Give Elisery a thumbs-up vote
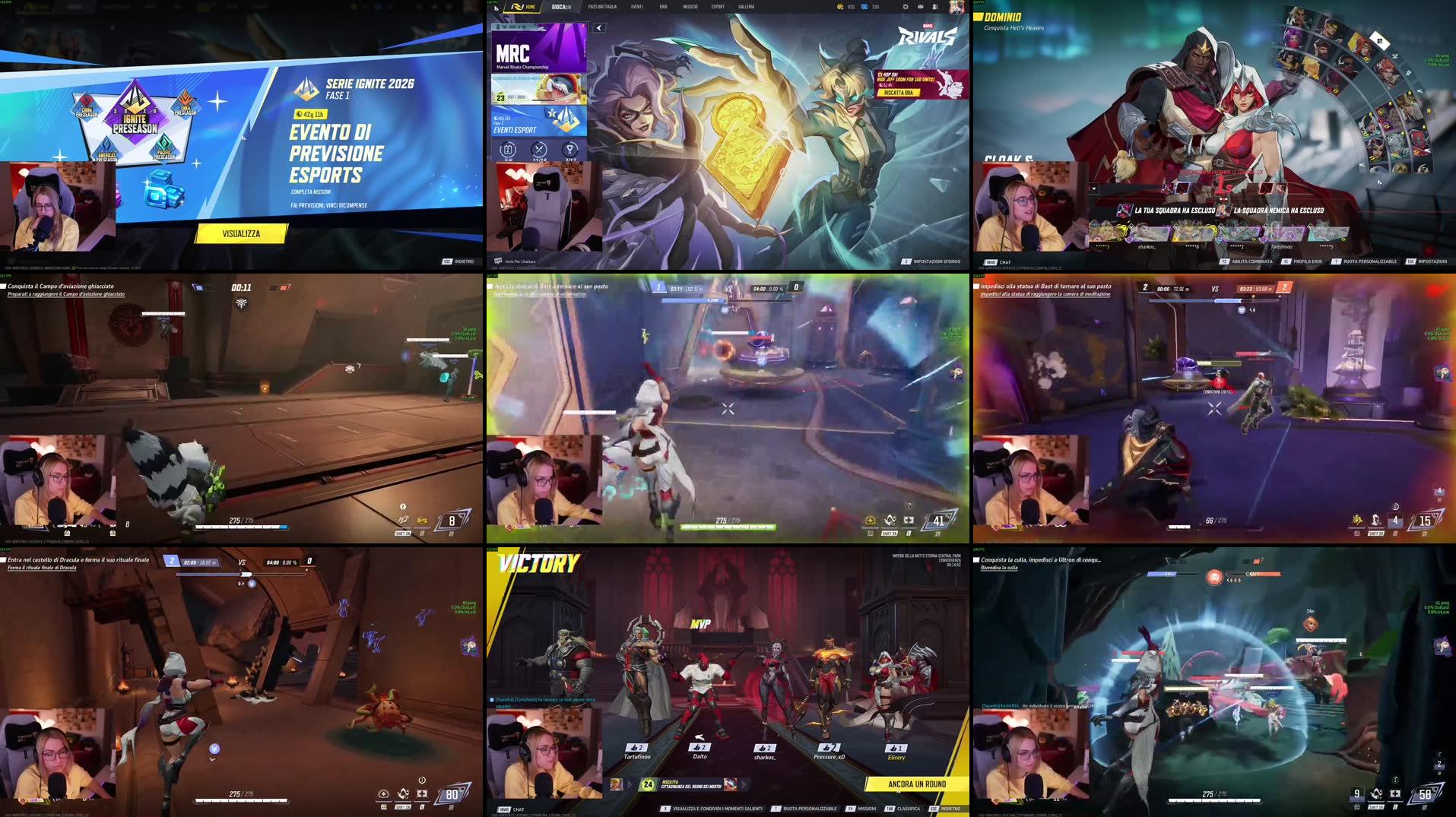Screen dimensions: 1456x817 click(896, 747)
